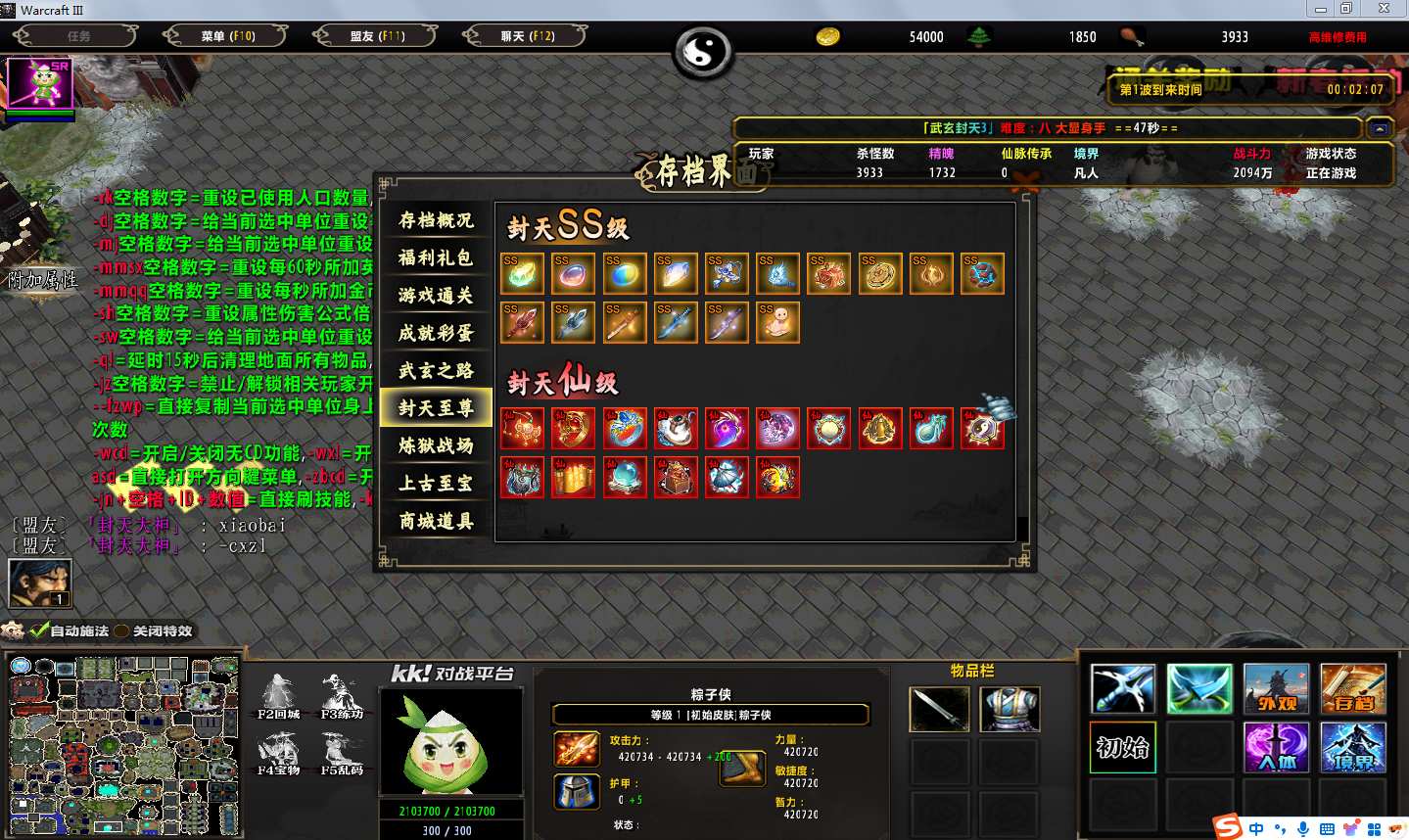Show the 成就彩蛋 tab
Viewport: 1409px width, 840px height.
pos(436,333)
